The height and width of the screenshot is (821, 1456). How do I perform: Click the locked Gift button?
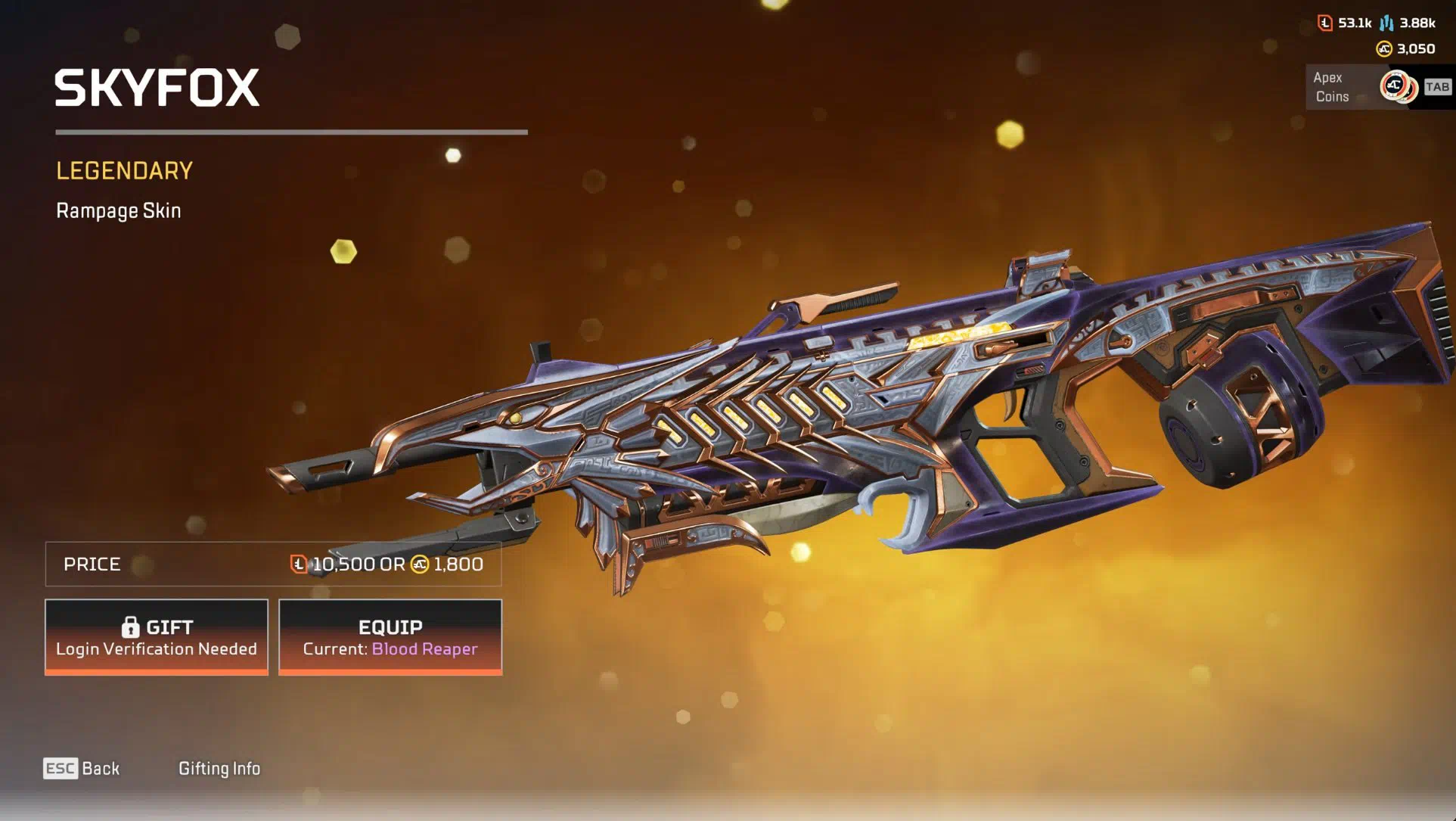[157, 636]
